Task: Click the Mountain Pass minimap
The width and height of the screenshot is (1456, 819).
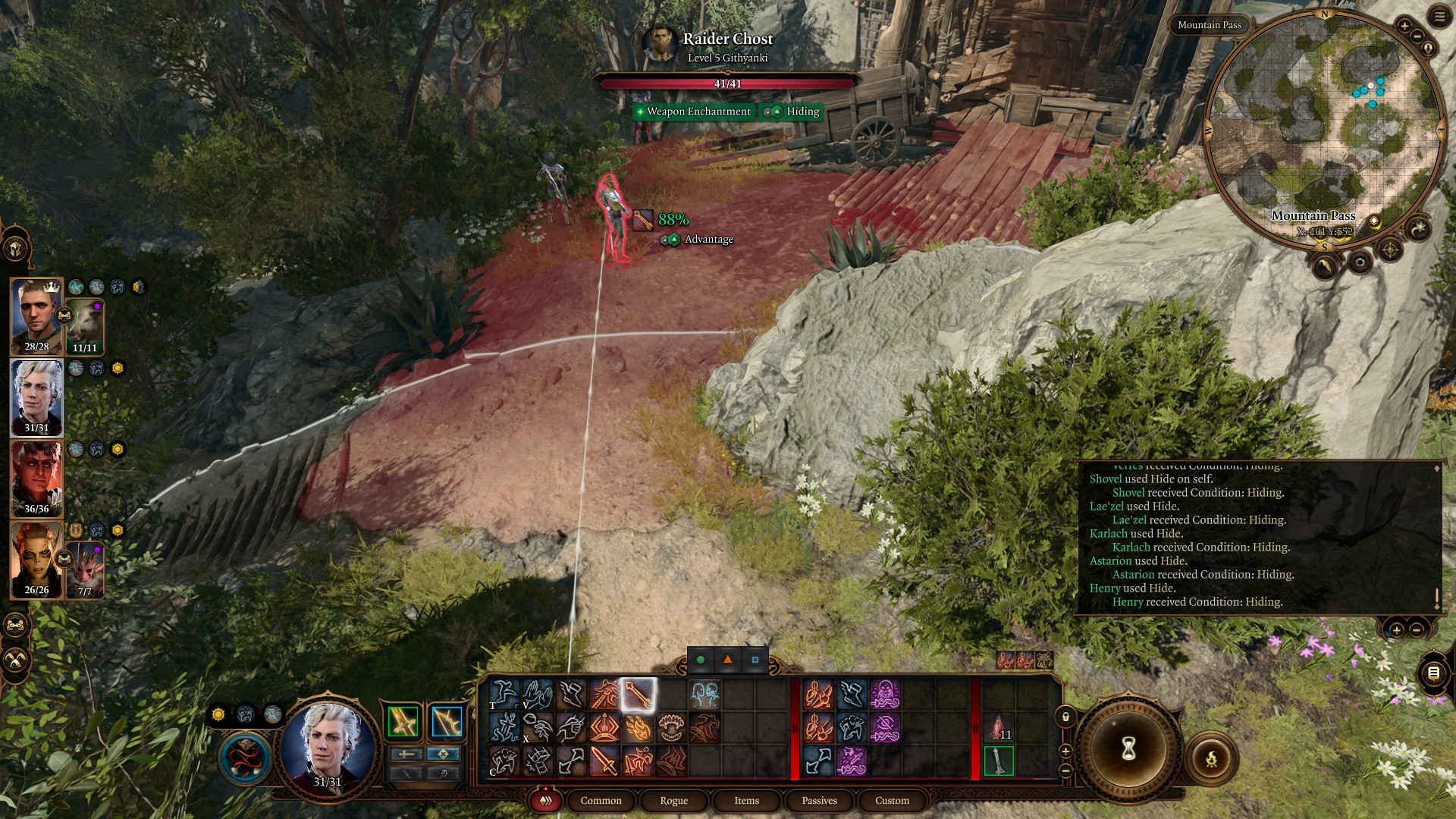Action: (1323, 129)
